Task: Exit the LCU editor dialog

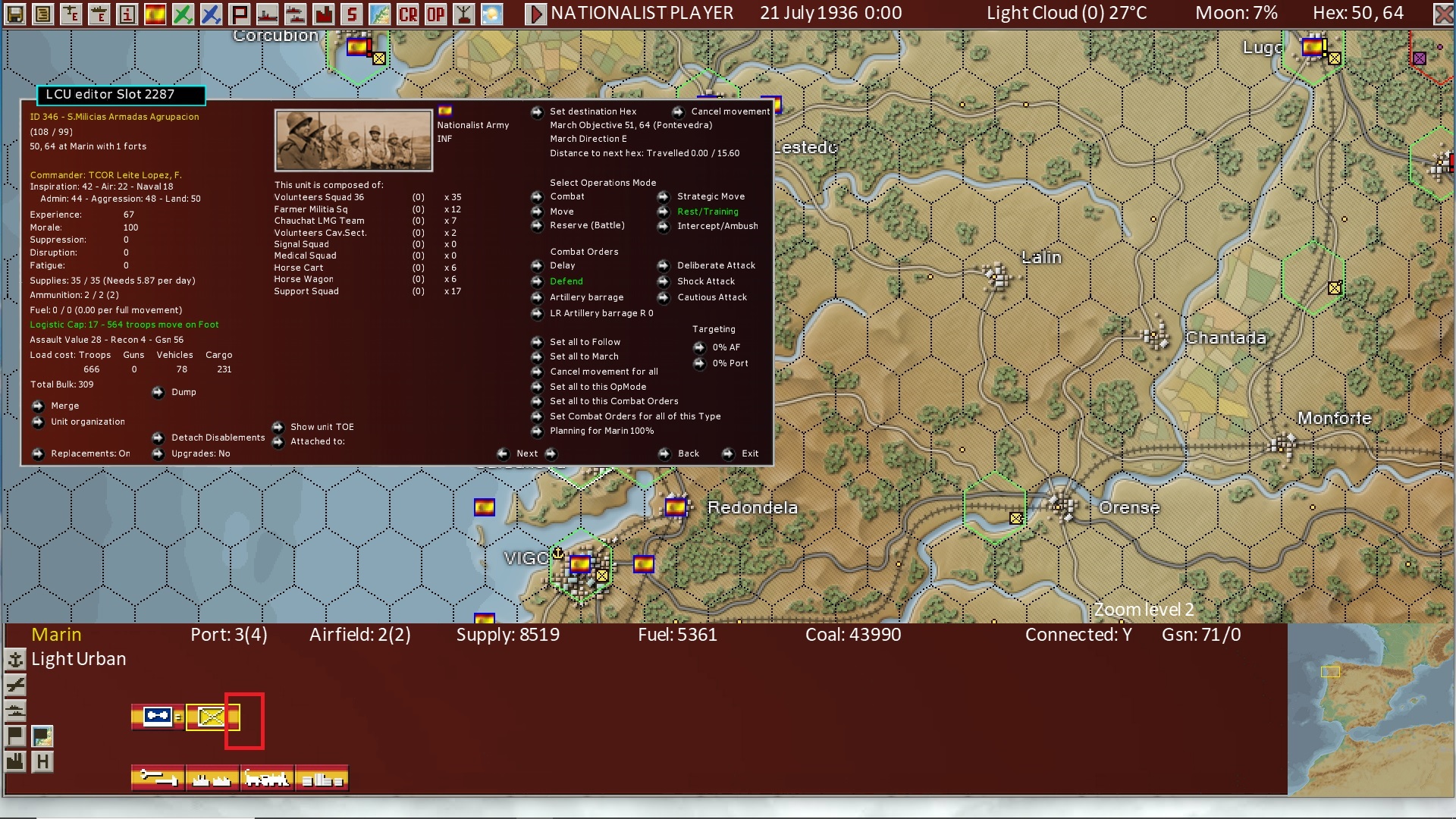Action: tap(748, 453)
